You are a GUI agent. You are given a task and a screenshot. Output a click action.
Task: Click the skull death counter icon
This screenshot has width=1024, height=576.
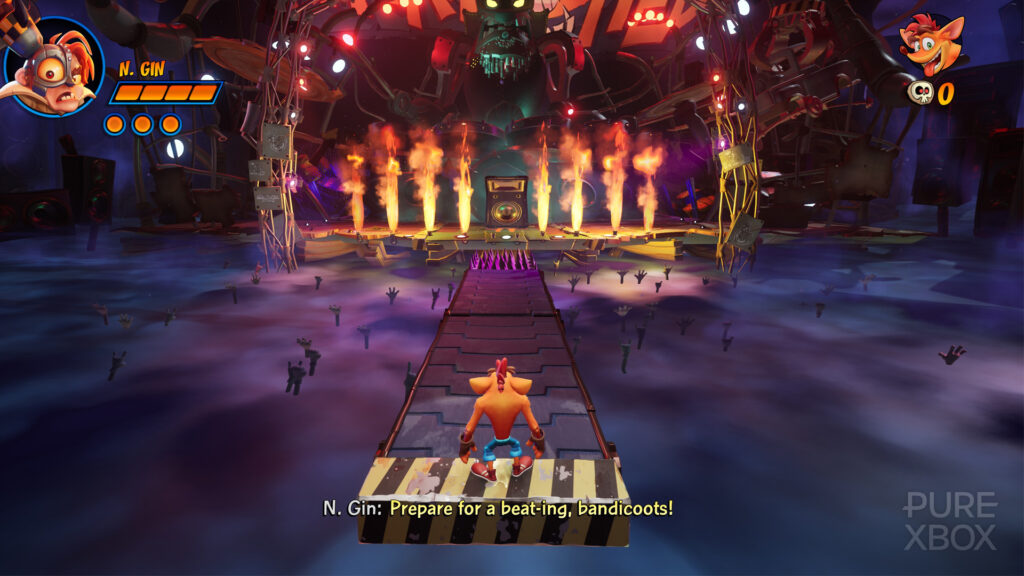coord(919,93)
